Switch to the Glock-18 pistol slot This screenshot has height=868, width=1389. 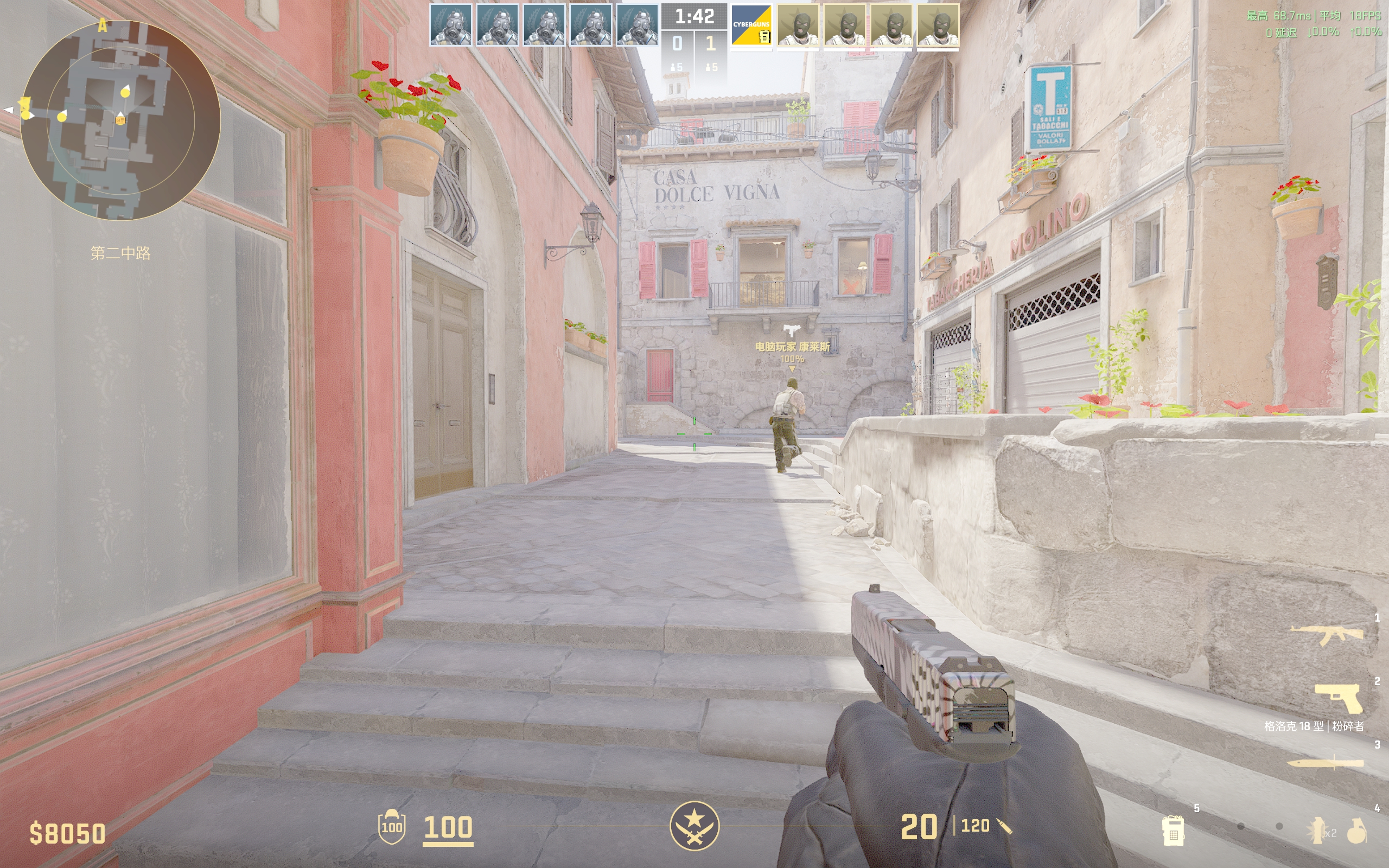tap(1339, 699)
